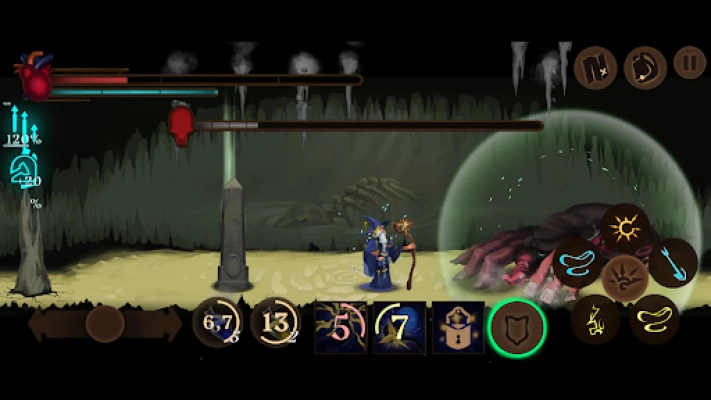Cast the blue arrow rune spell

[673, 262]
